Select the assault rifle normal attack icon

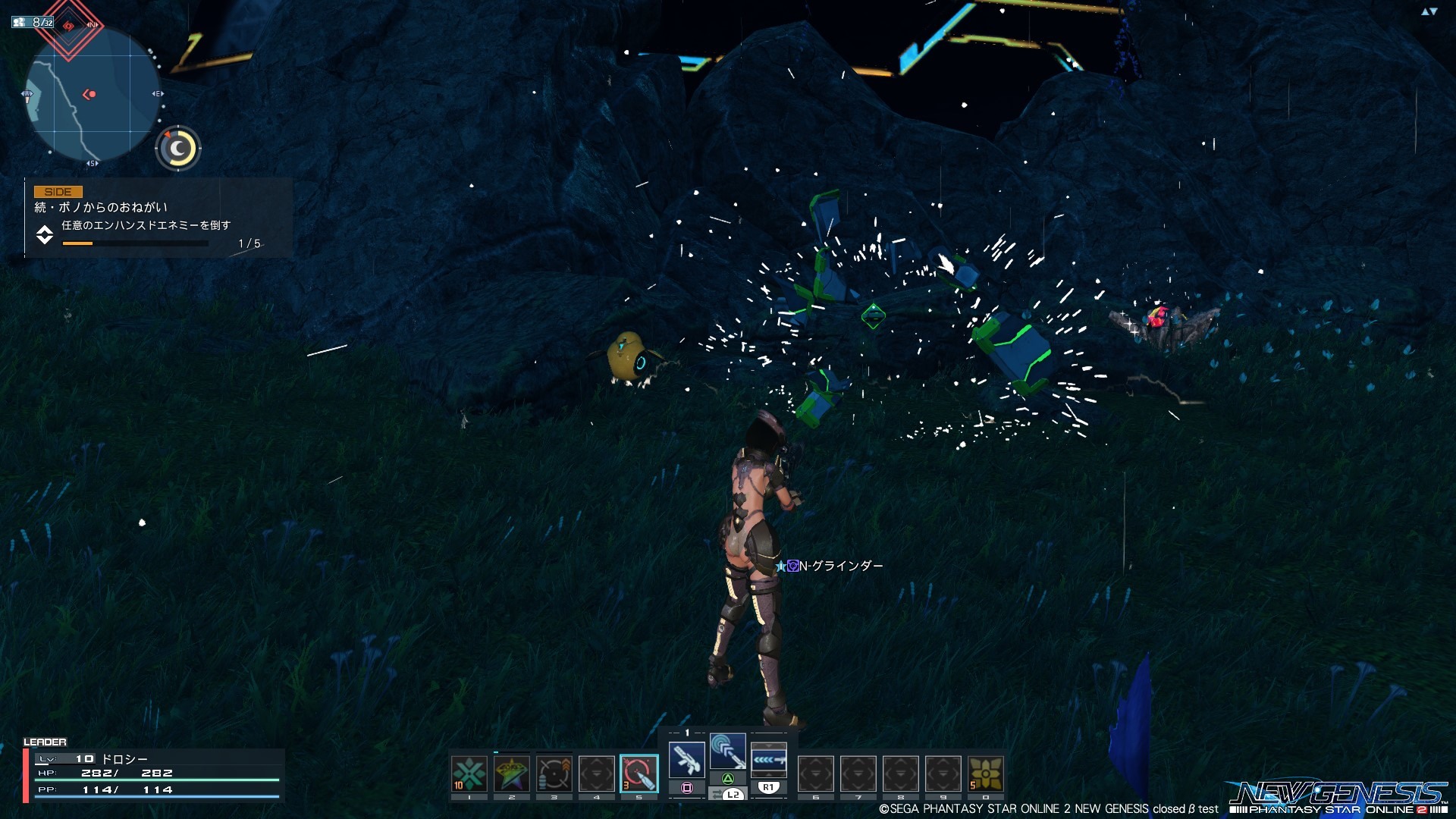(x=687, y=759)
